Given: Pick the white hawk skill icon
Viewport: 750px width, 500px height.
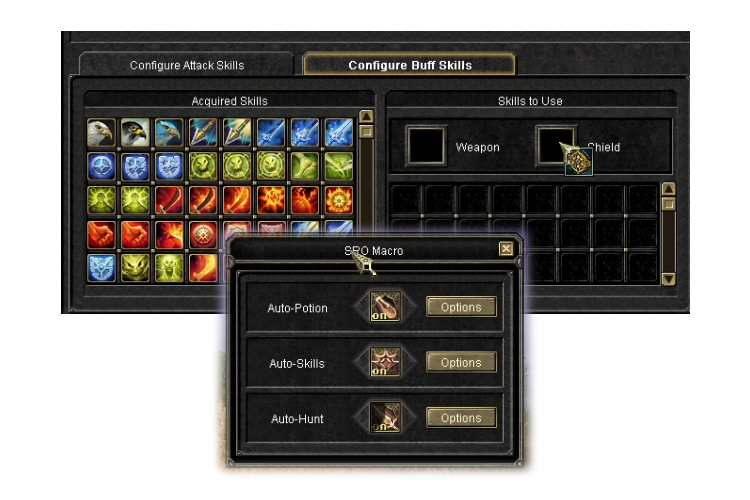Looking at the screenshot, I should [x=101, y=132].
